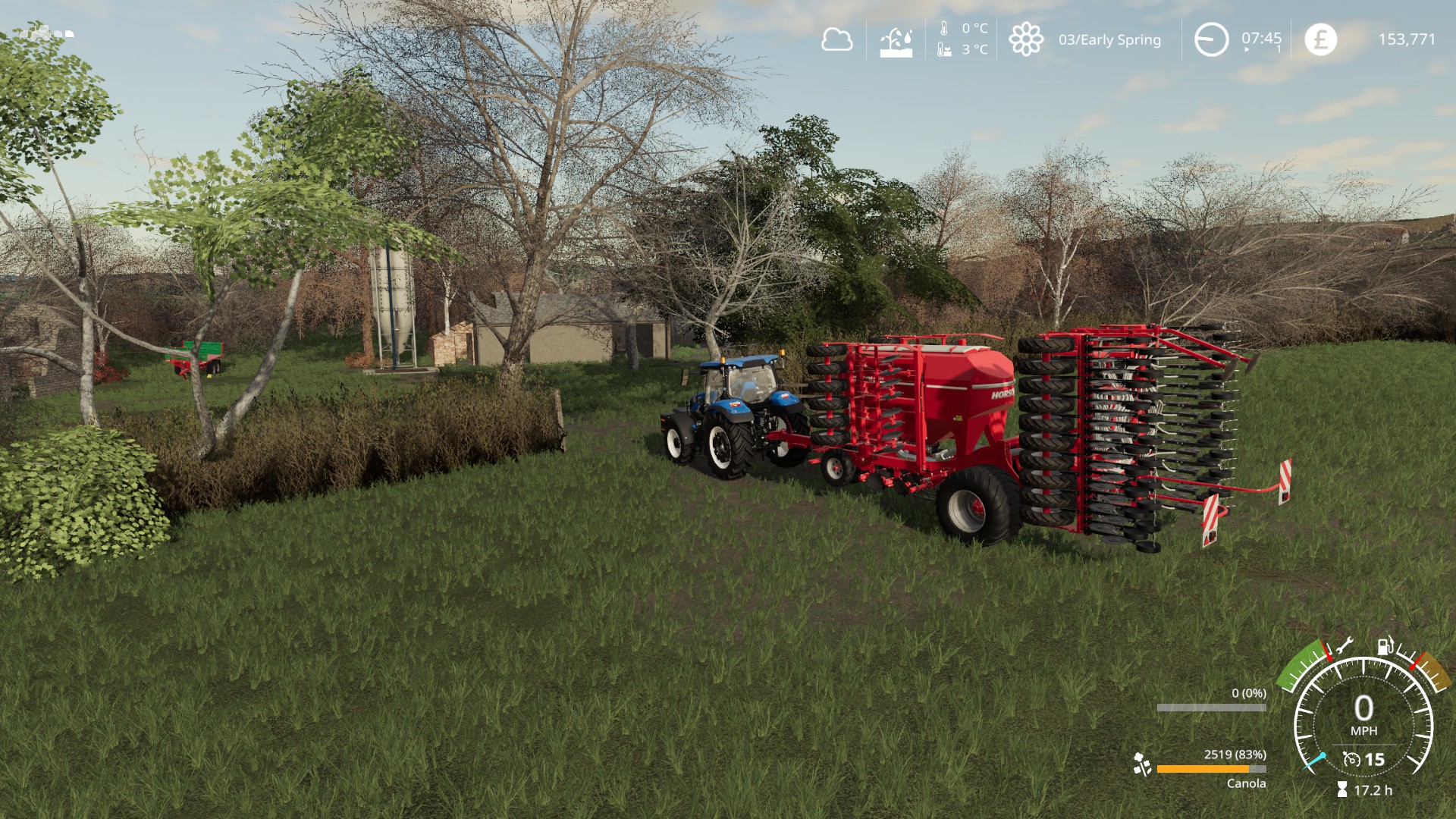Click the cloud weather forecast icon

(x=836, y=39)
